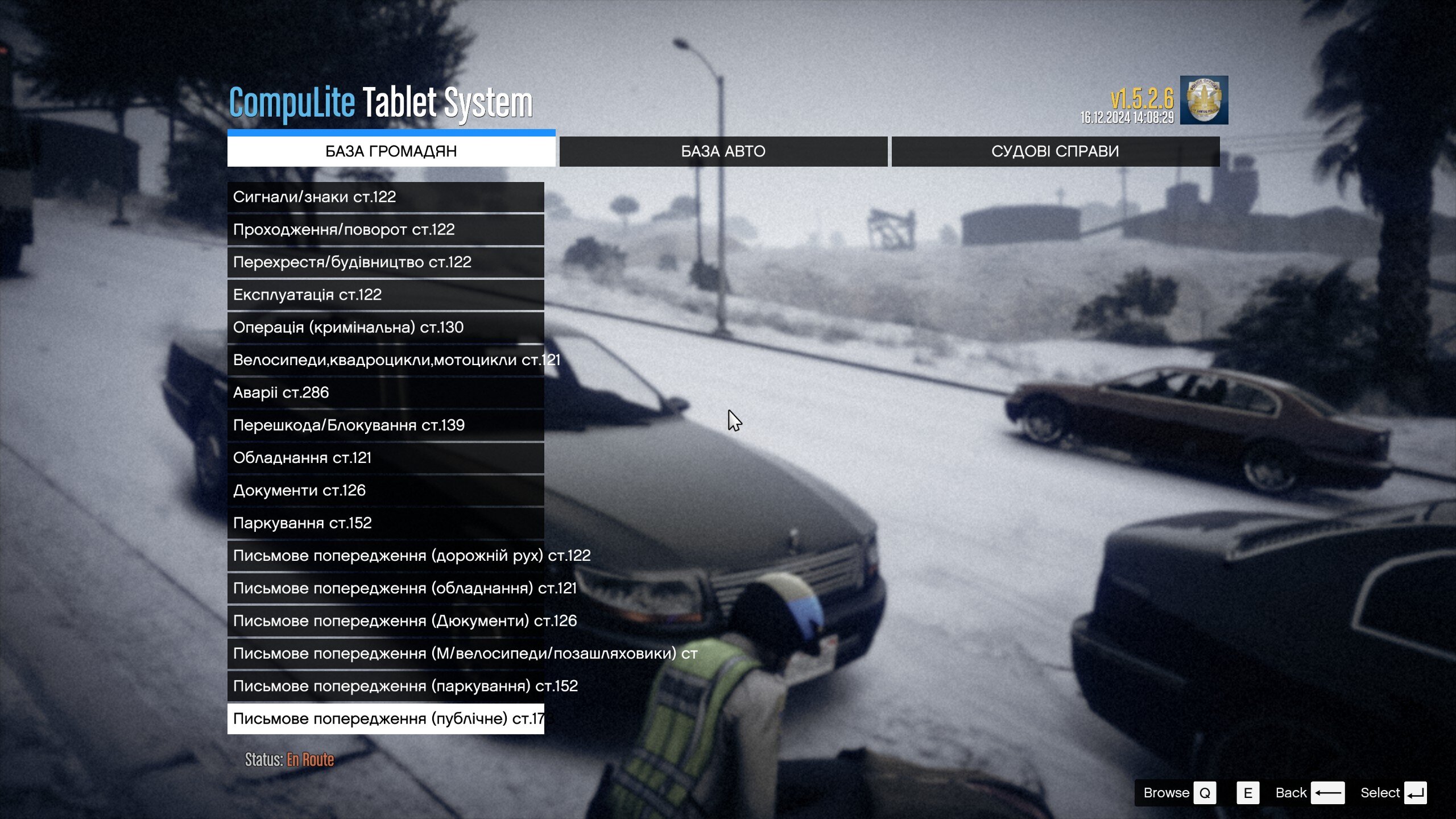Select the СУДОВІ СПРАВИ tab
1456x819 pixels.
click(1055, 151)
